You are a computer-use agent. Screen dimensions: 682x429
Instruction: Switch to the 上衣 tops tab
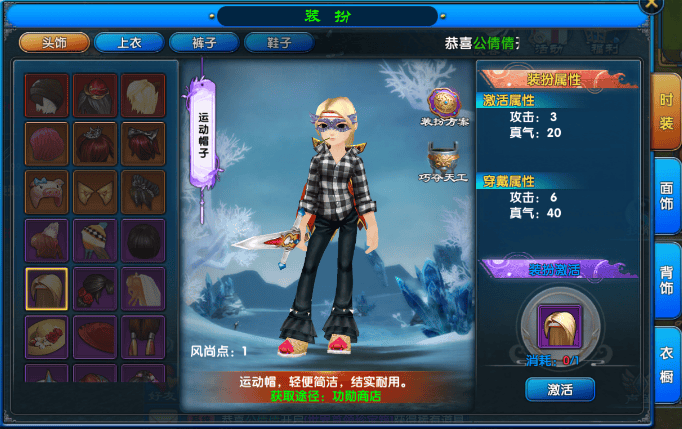click(x=128, y=43)
